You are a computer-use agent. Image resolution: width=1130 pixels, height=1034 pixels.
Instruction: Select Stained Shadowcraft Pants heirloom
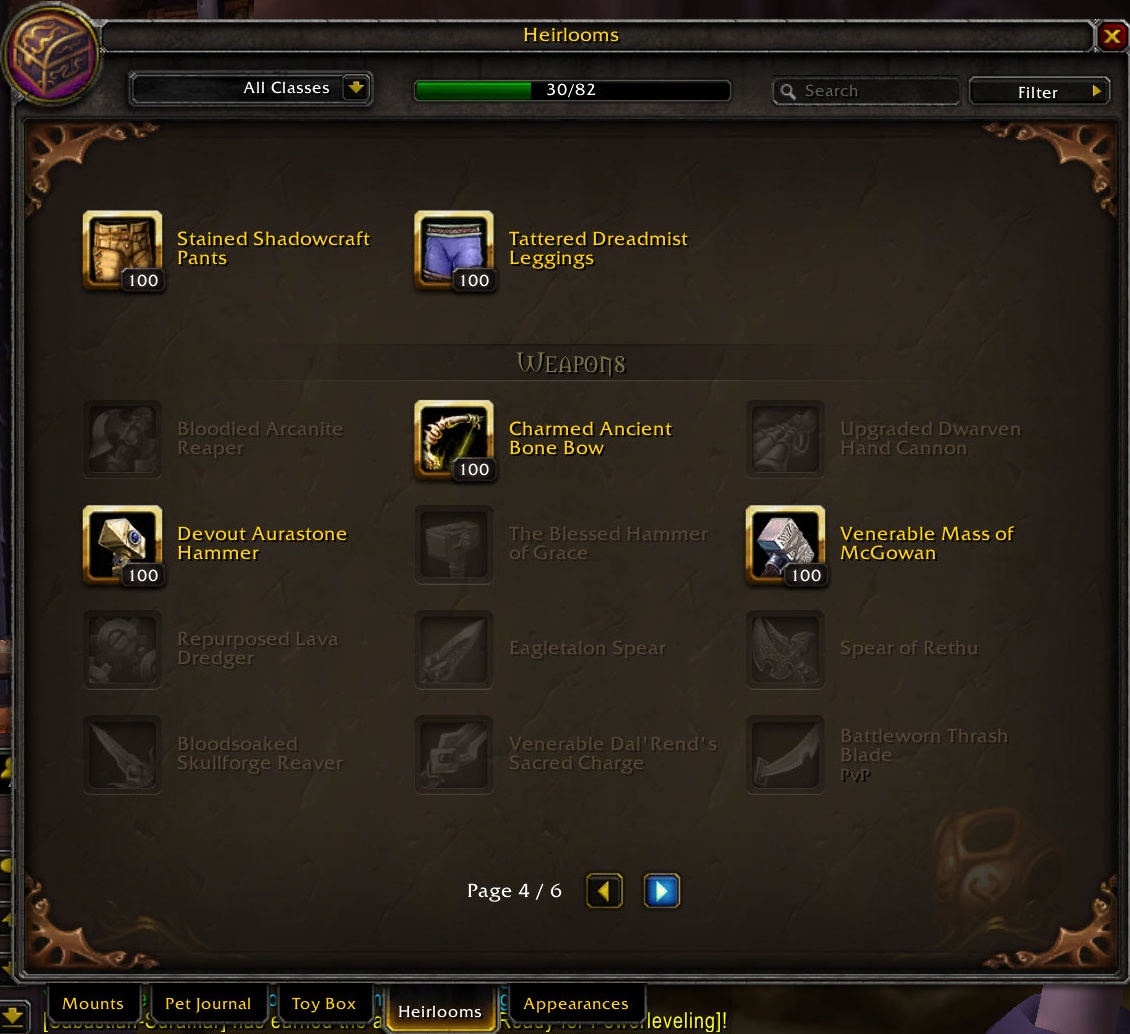coord(122,250)
